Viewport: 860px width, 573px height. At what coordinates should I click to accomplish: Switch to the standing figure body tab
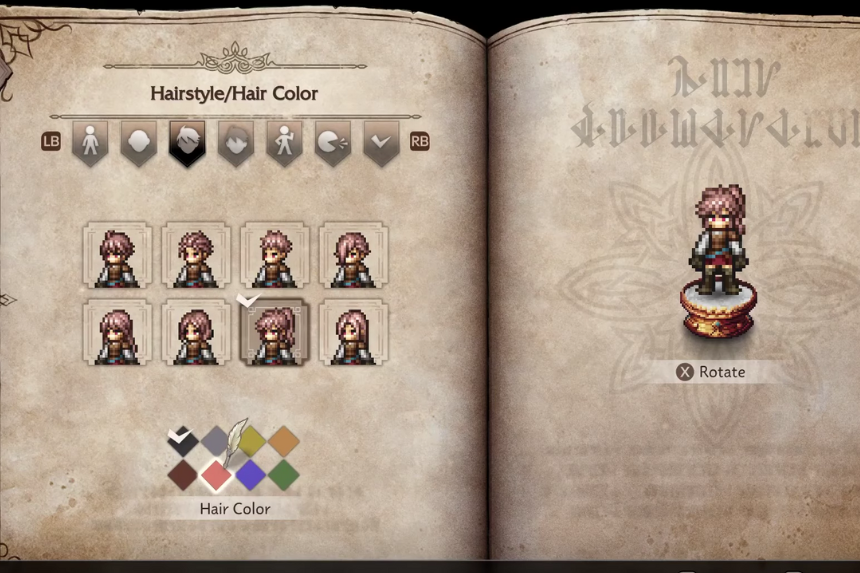(90, 142)
